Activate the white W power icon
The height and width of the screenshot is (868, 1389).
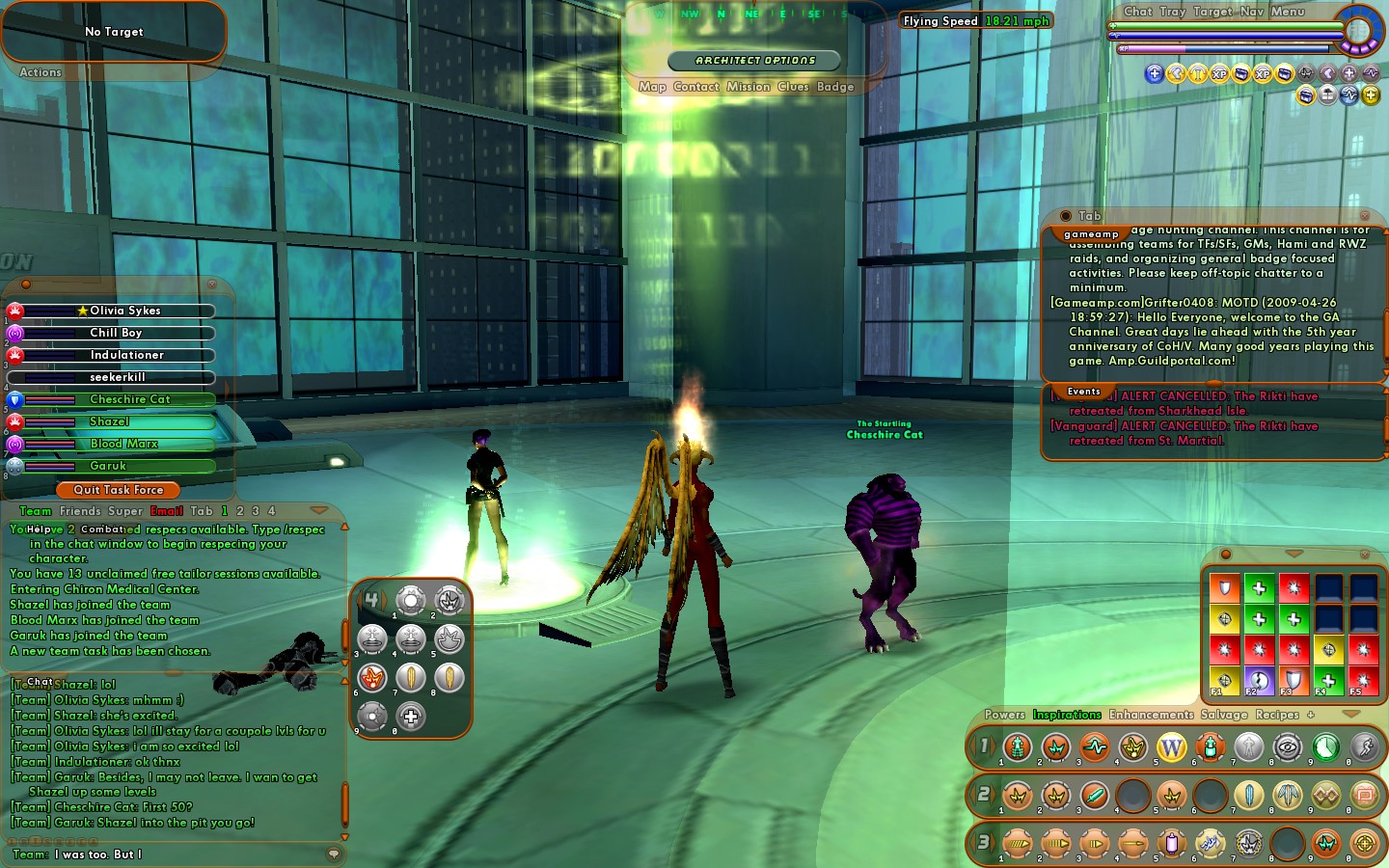point(1171,747)
